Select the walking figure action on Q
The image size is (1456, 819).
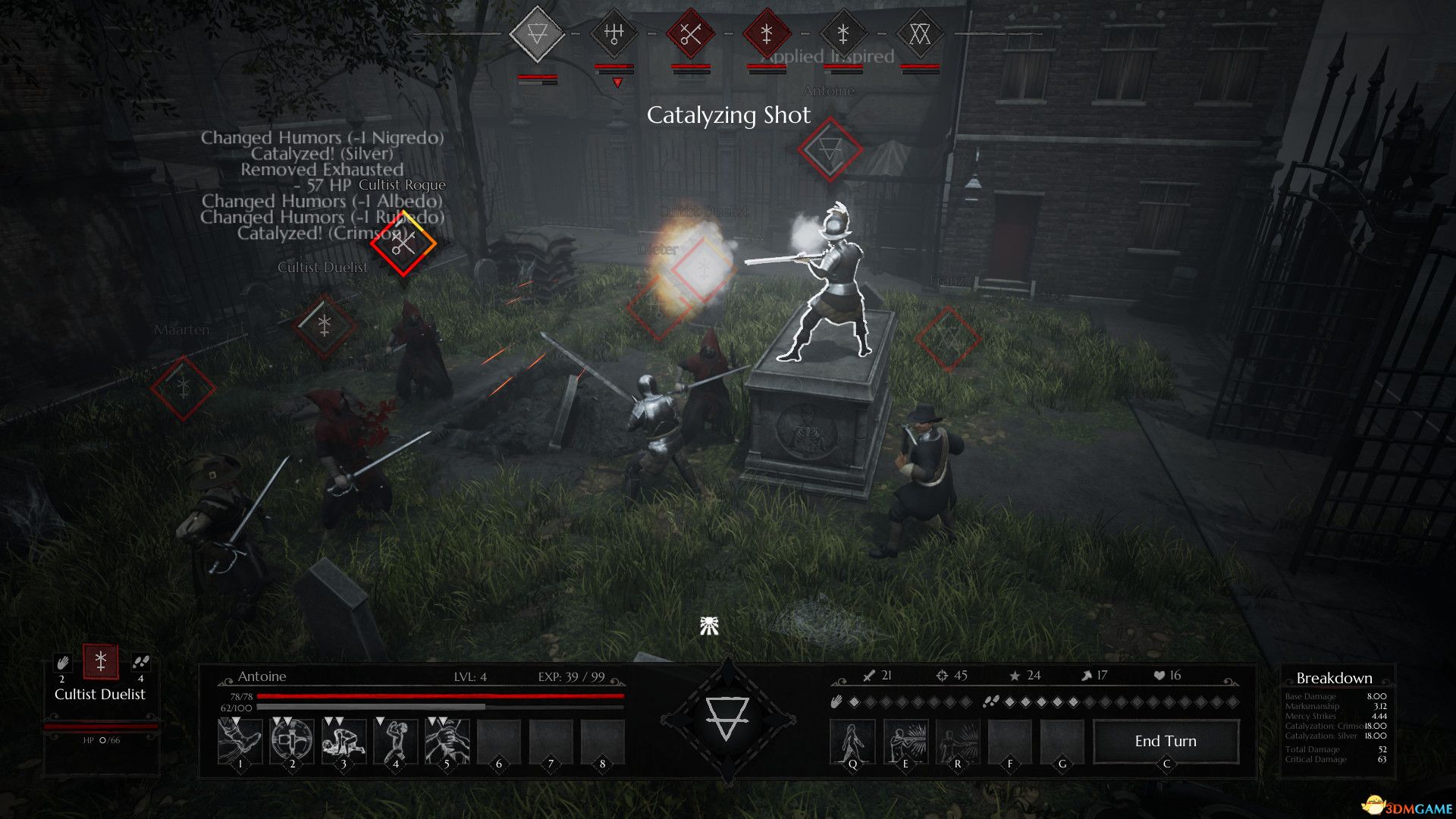click(852, 741)
